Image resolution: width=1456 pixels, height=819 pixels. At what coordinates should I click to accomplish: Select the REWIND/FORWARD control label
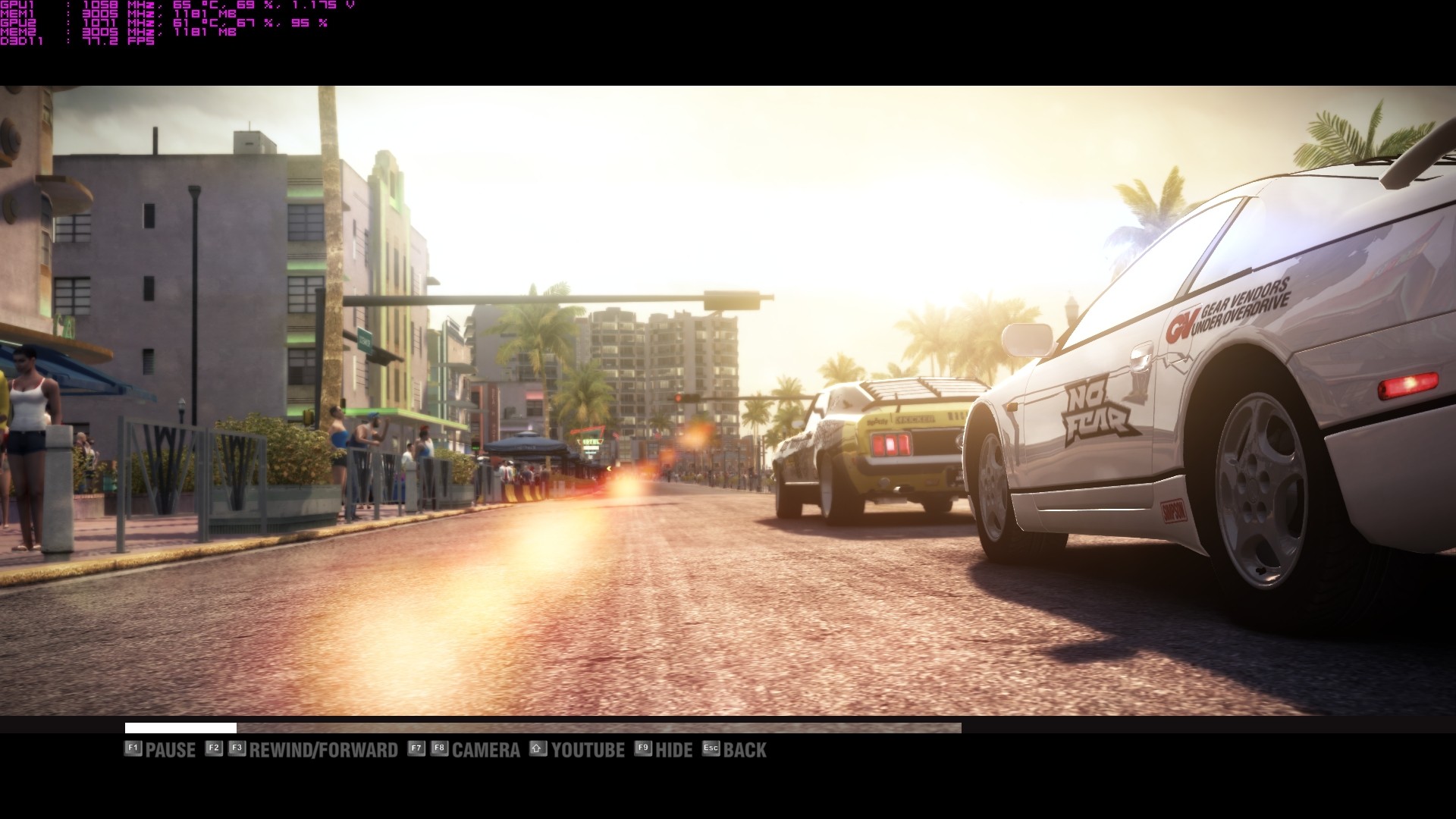[x=322, y=750]
